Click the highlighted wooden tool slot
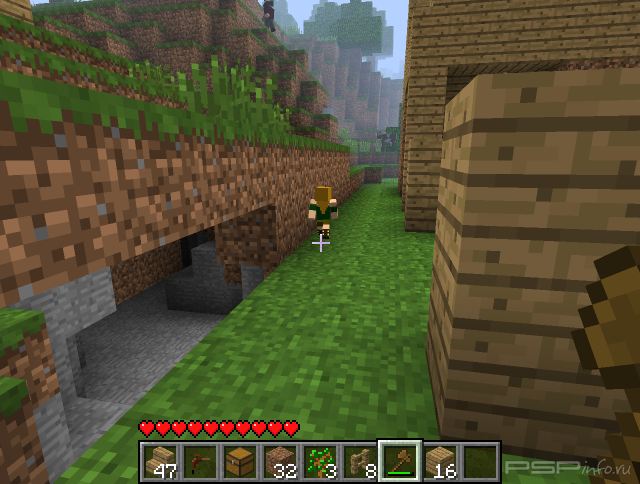This screenshot has height=484, width=640. (399, 461)
